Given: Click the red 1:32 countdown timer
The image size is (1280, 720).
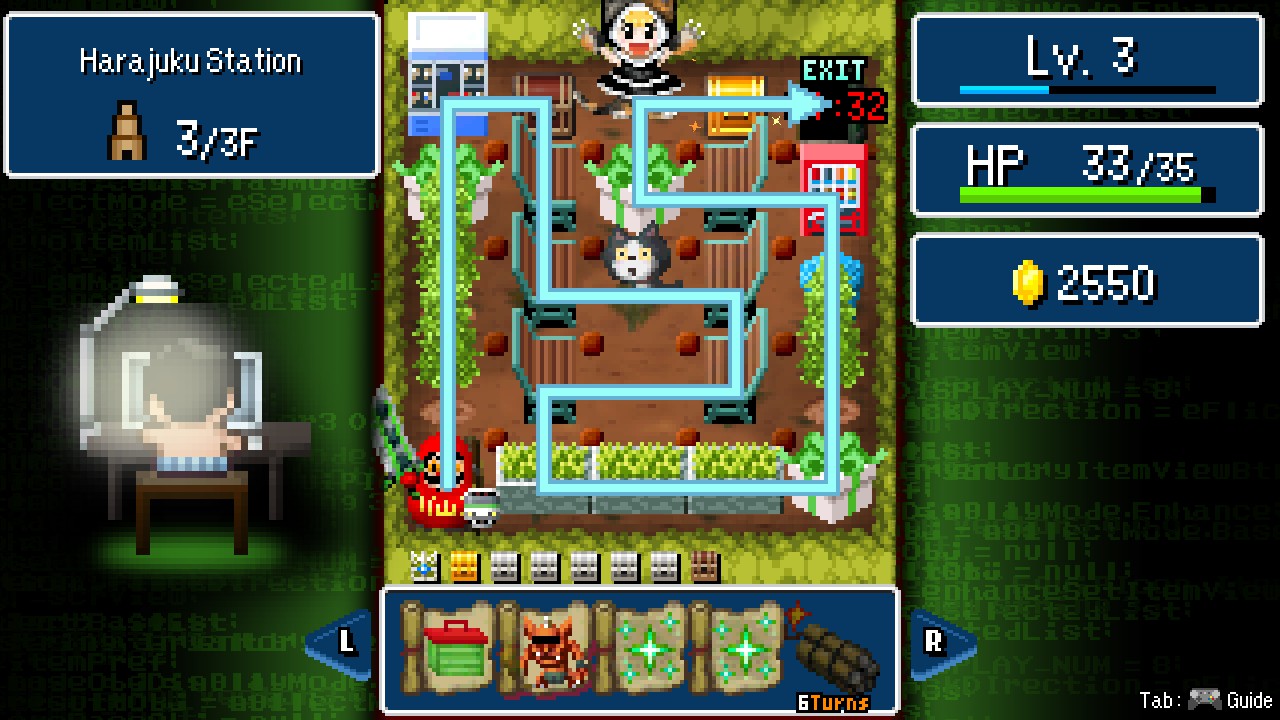Looking at the screenshot, I should pyautogui.click(x=843, y=107).
